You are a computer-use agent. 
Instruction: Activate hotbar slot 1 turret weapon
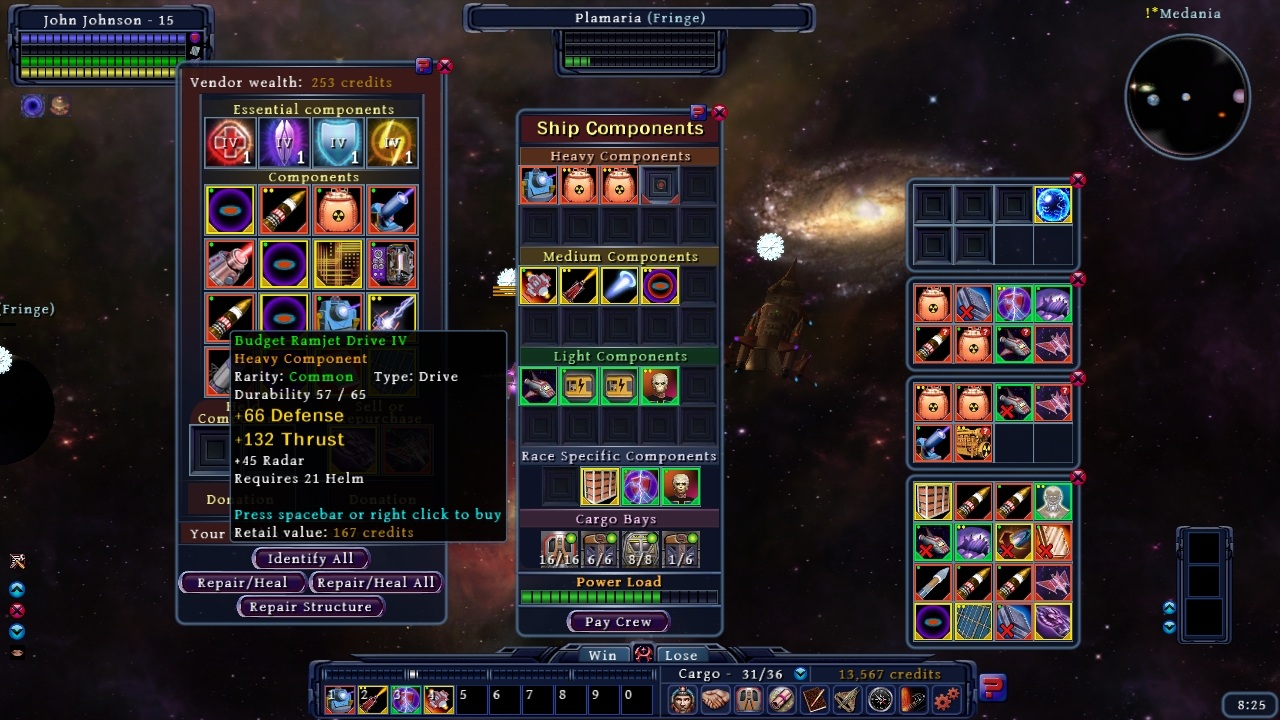click(x=340, y=699)
